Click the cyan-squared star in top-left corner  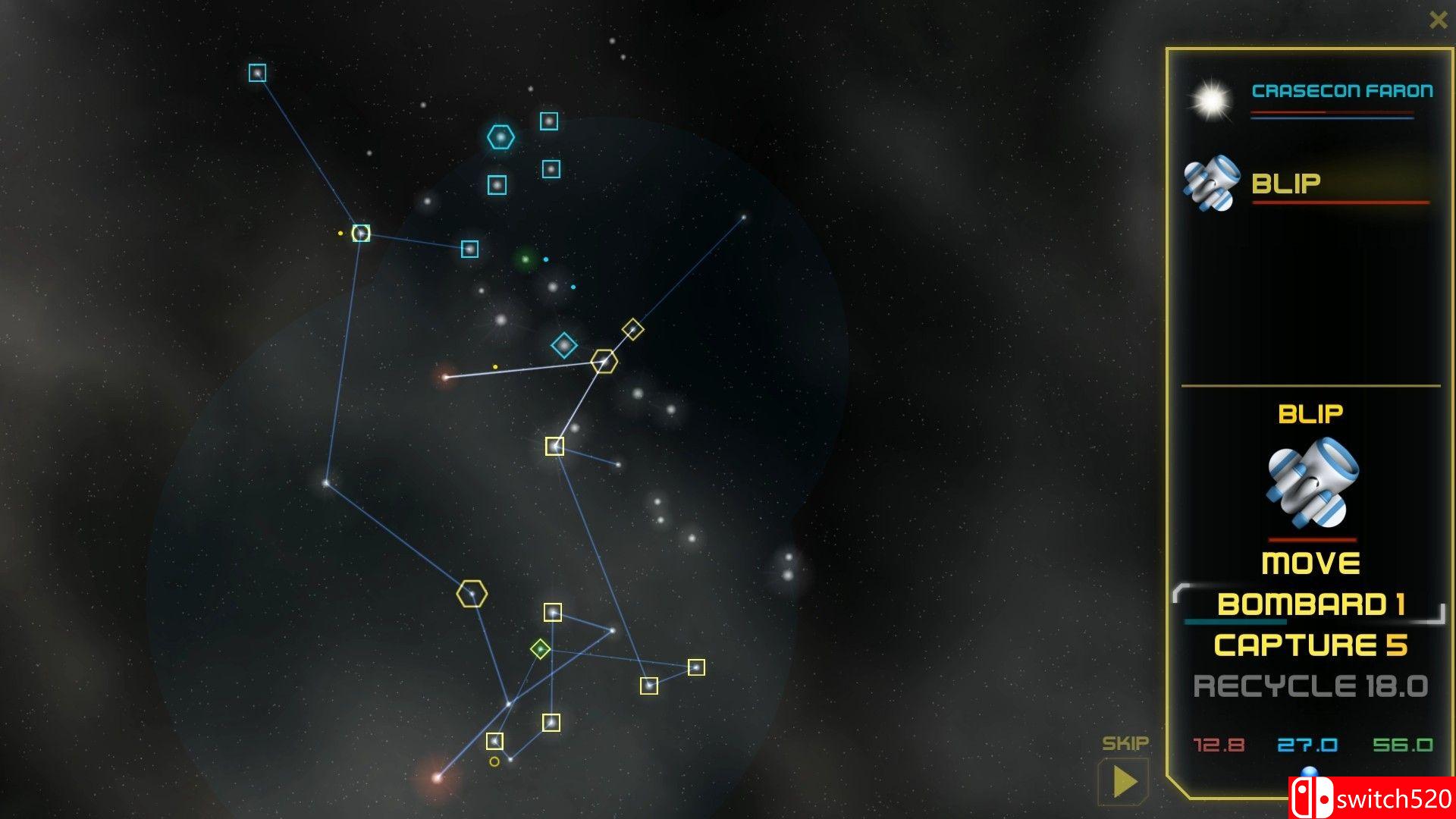[x=257, y=71]
